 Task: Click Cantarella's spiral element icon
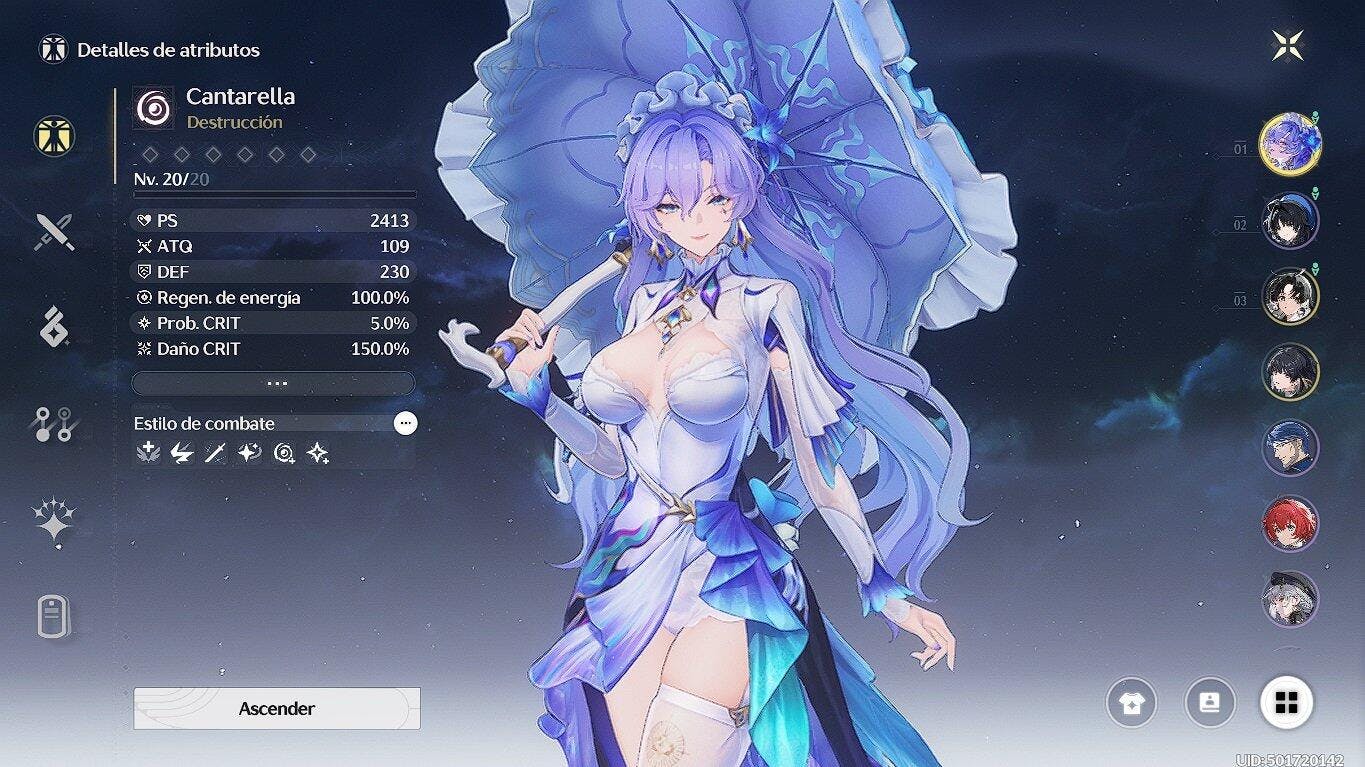coord(154,107)
